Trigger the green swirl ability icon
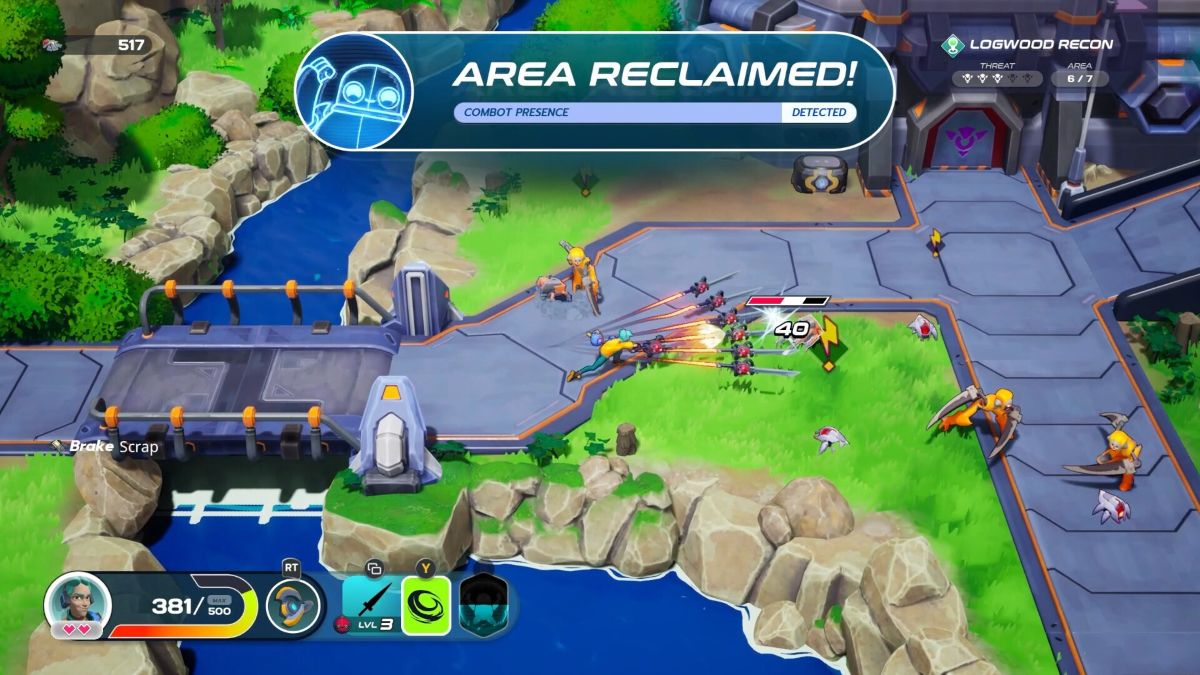 pos(426,606)
